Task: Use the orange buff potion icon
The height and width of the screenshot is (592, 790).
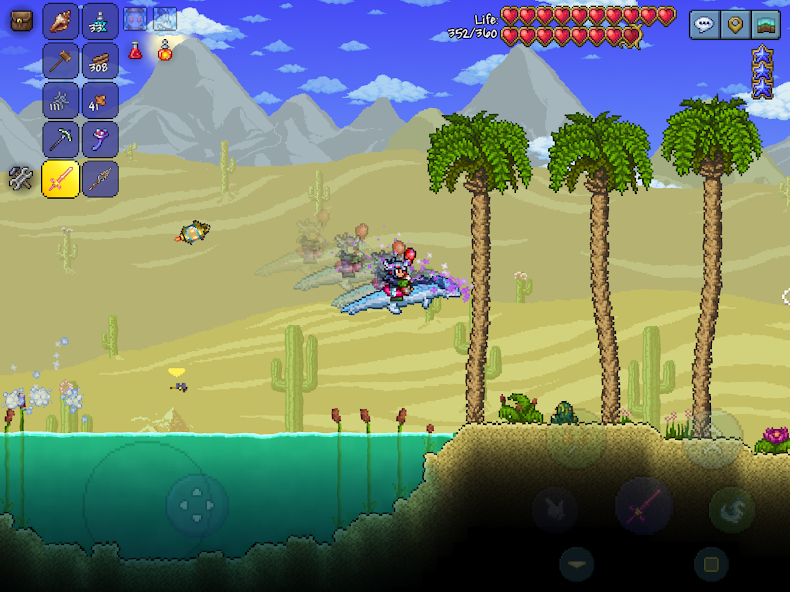Action: tap(165, 49)
